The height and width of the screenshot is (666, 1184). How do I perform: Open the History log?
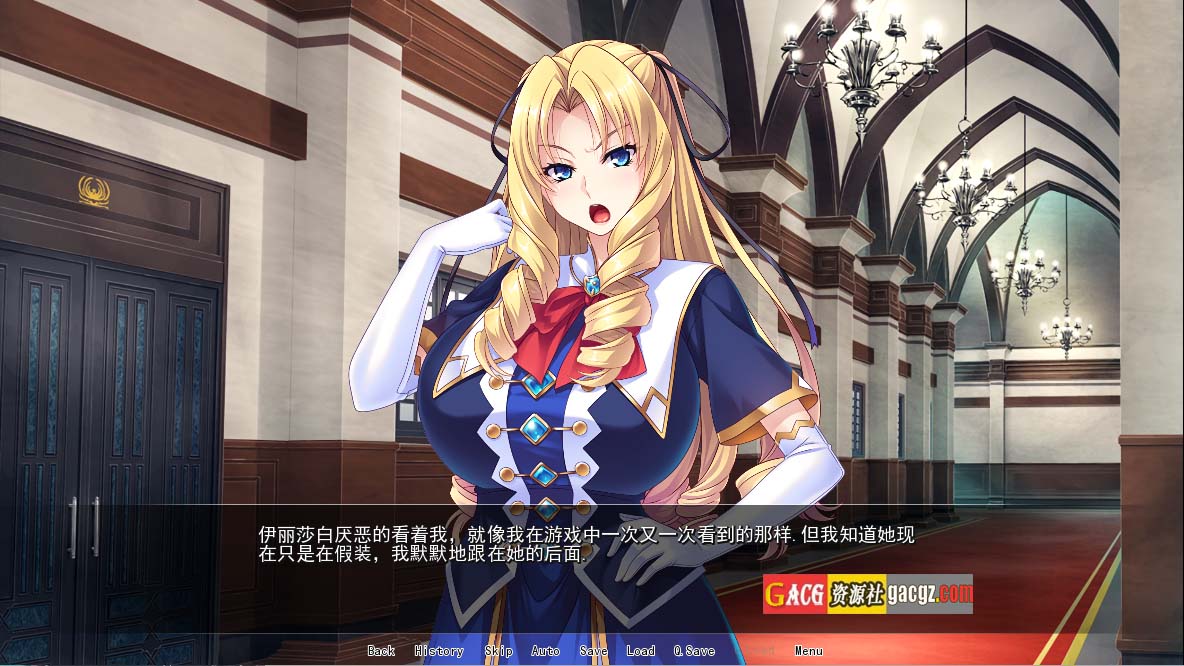coord(439,651)
